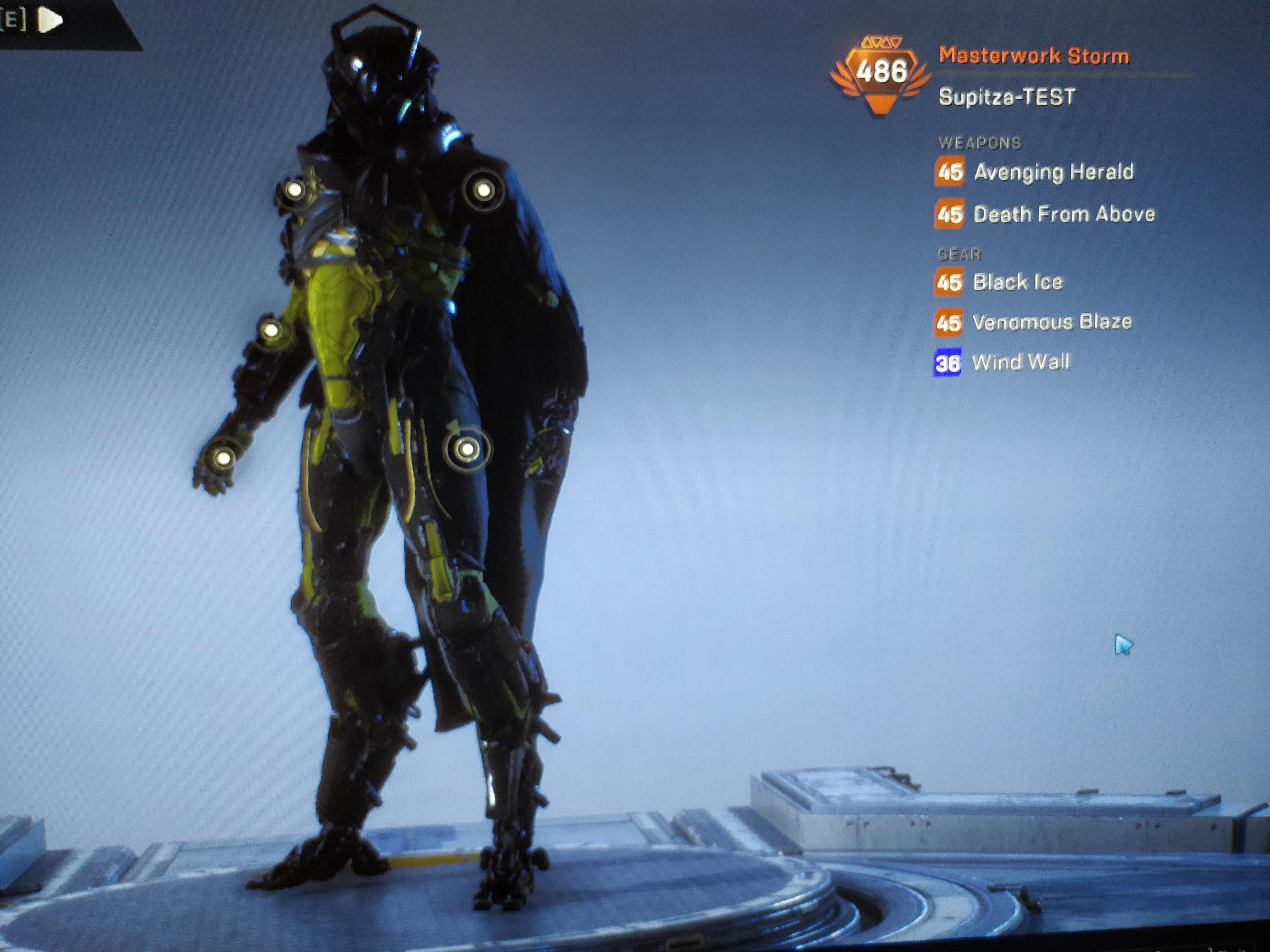Choose the slot node on the javelin's forearm
The height and width of the screenshot is (952, 1270).
270,330
